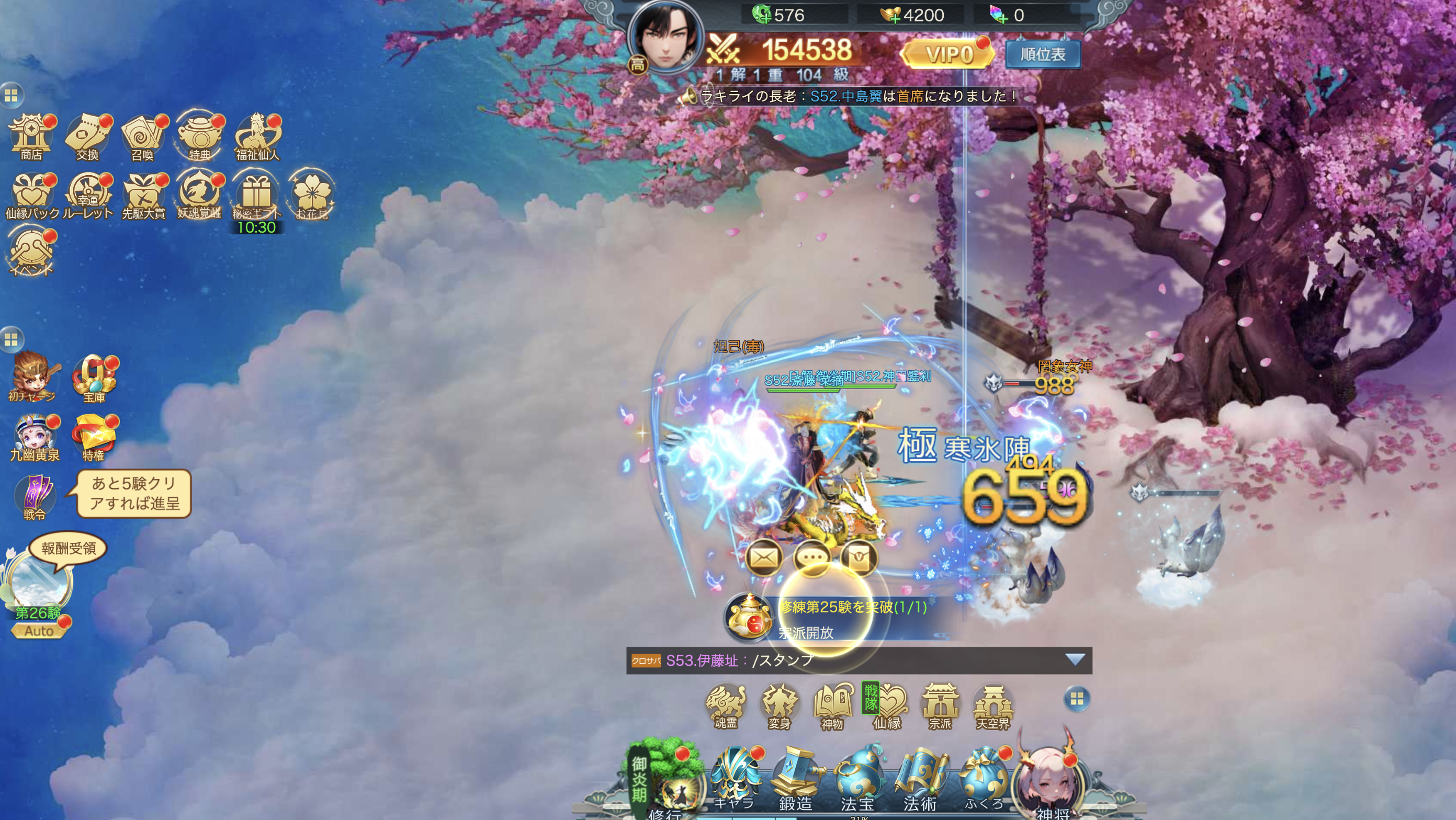Open the お花見 cherry blossom event
This screenshot has width=1456, height=820.
click(311, 195)
